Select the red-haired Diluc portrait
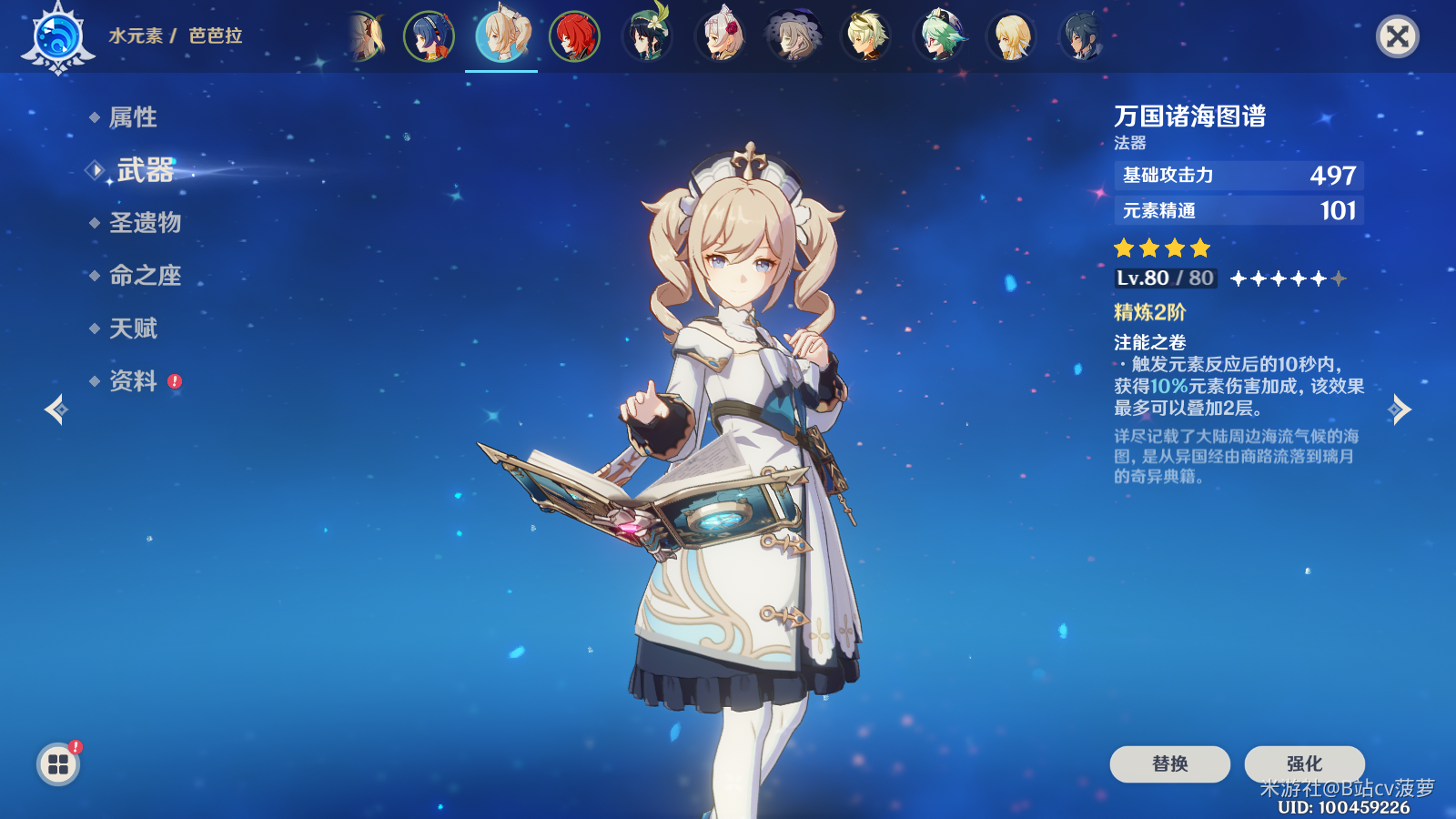The width and height of the screenshot is (1456, 819). click(x=574, y=36)
